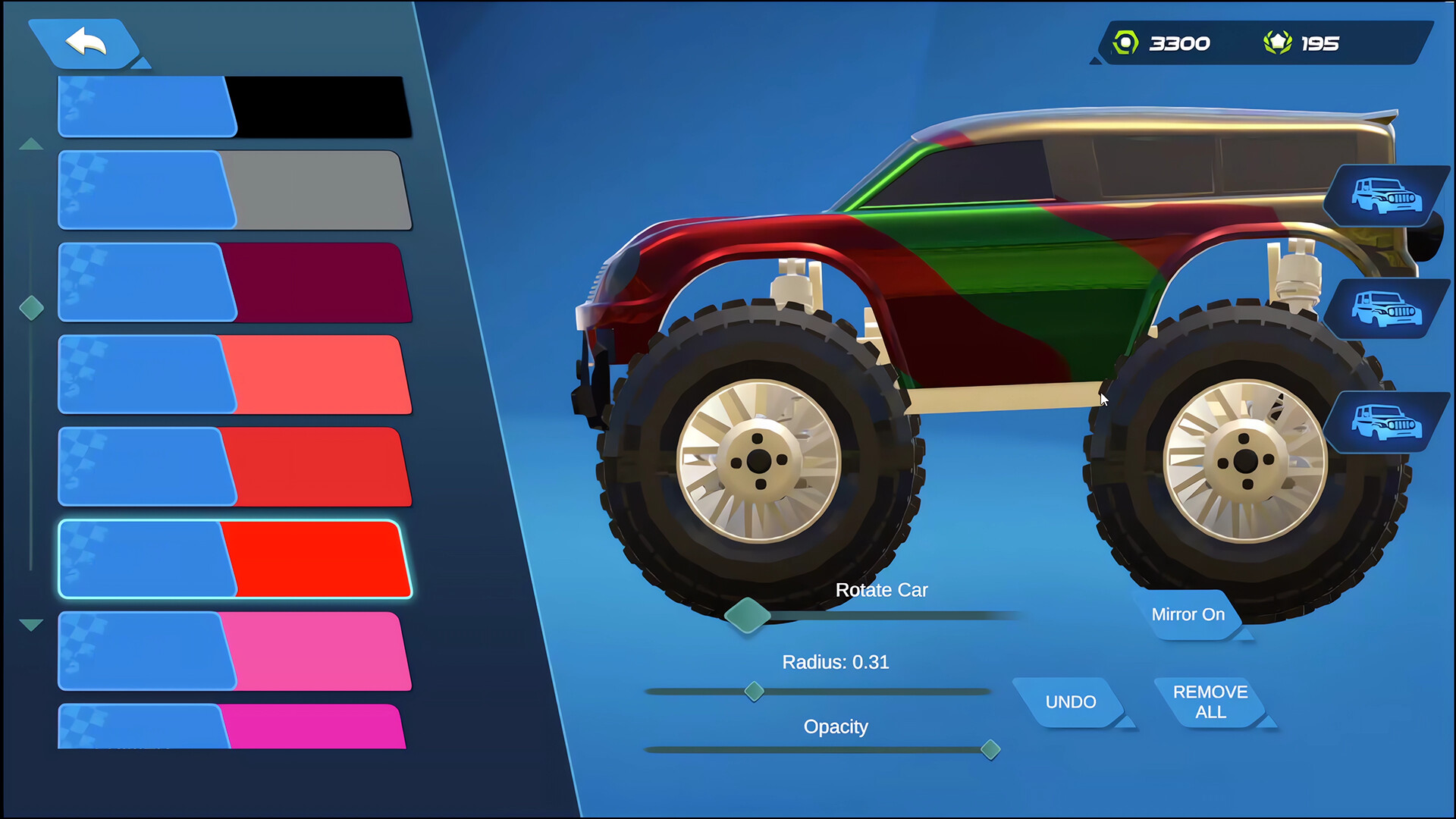This screenshot has width=1456, height=819.
Task: Choose the bottom car view icon
Action: pos(1390,423)
